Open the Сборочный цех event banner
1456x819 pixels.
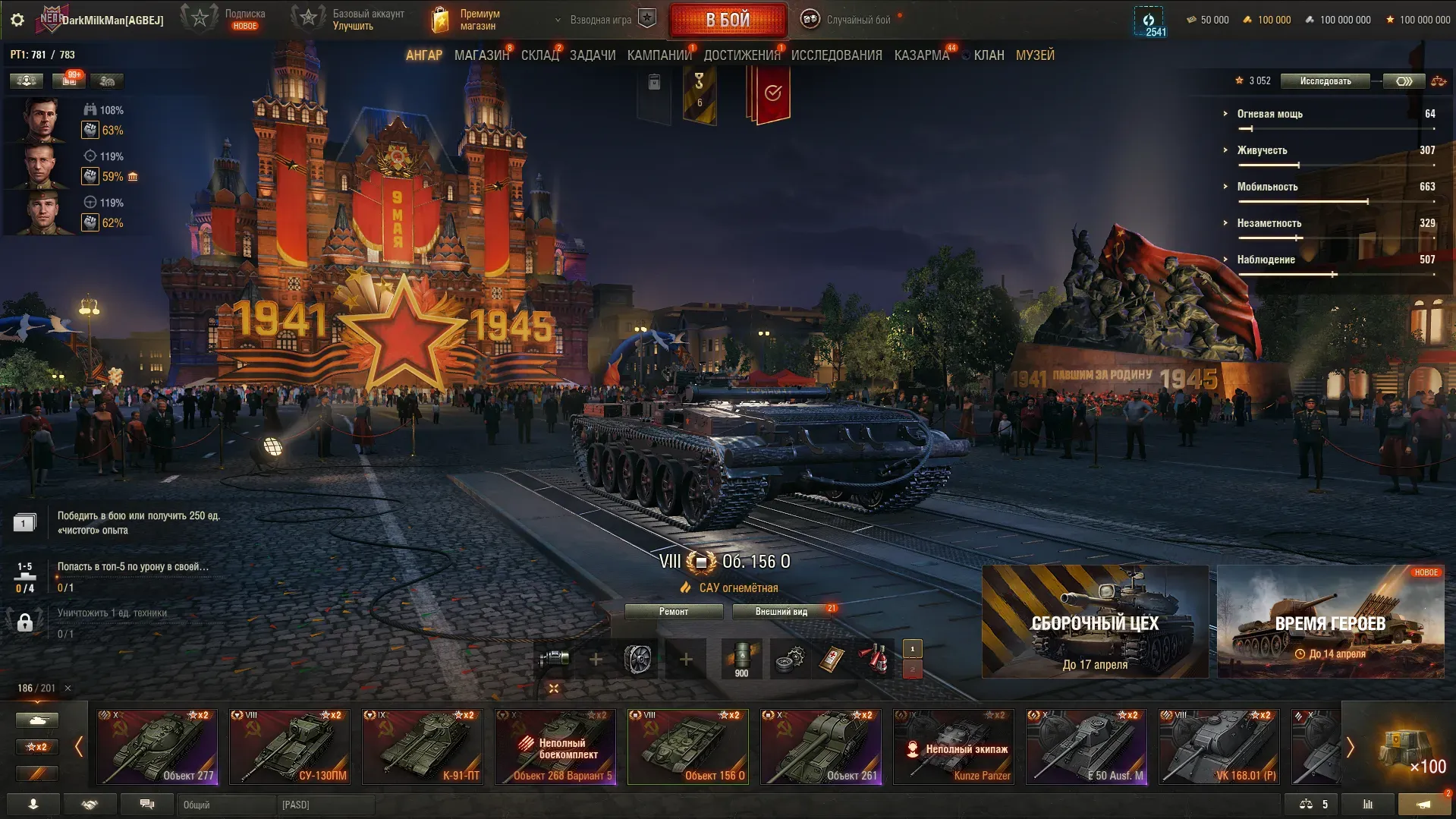click(x=1095, y=622)
